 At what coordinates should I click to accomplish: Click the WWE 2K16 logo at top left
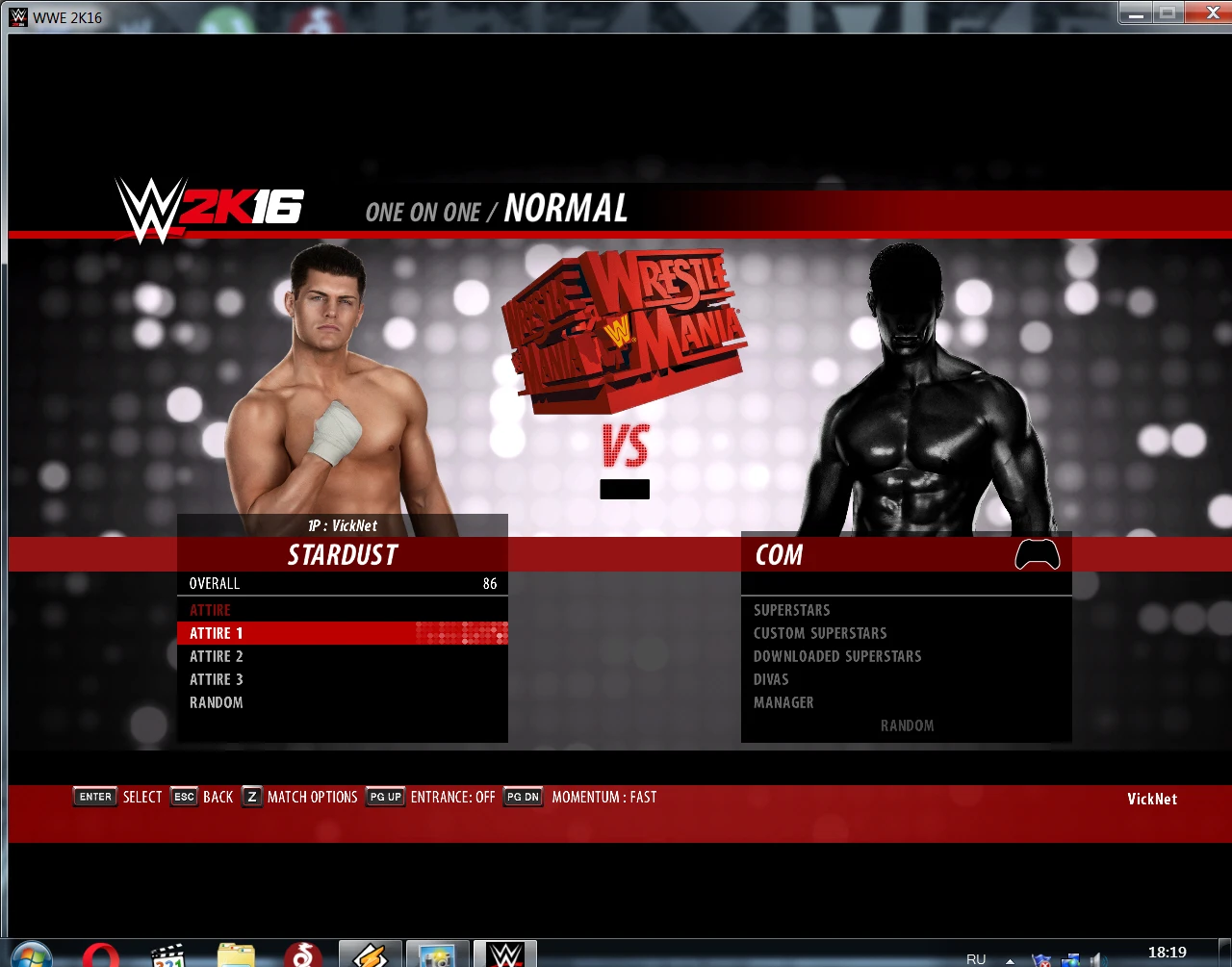coord(209,206)
